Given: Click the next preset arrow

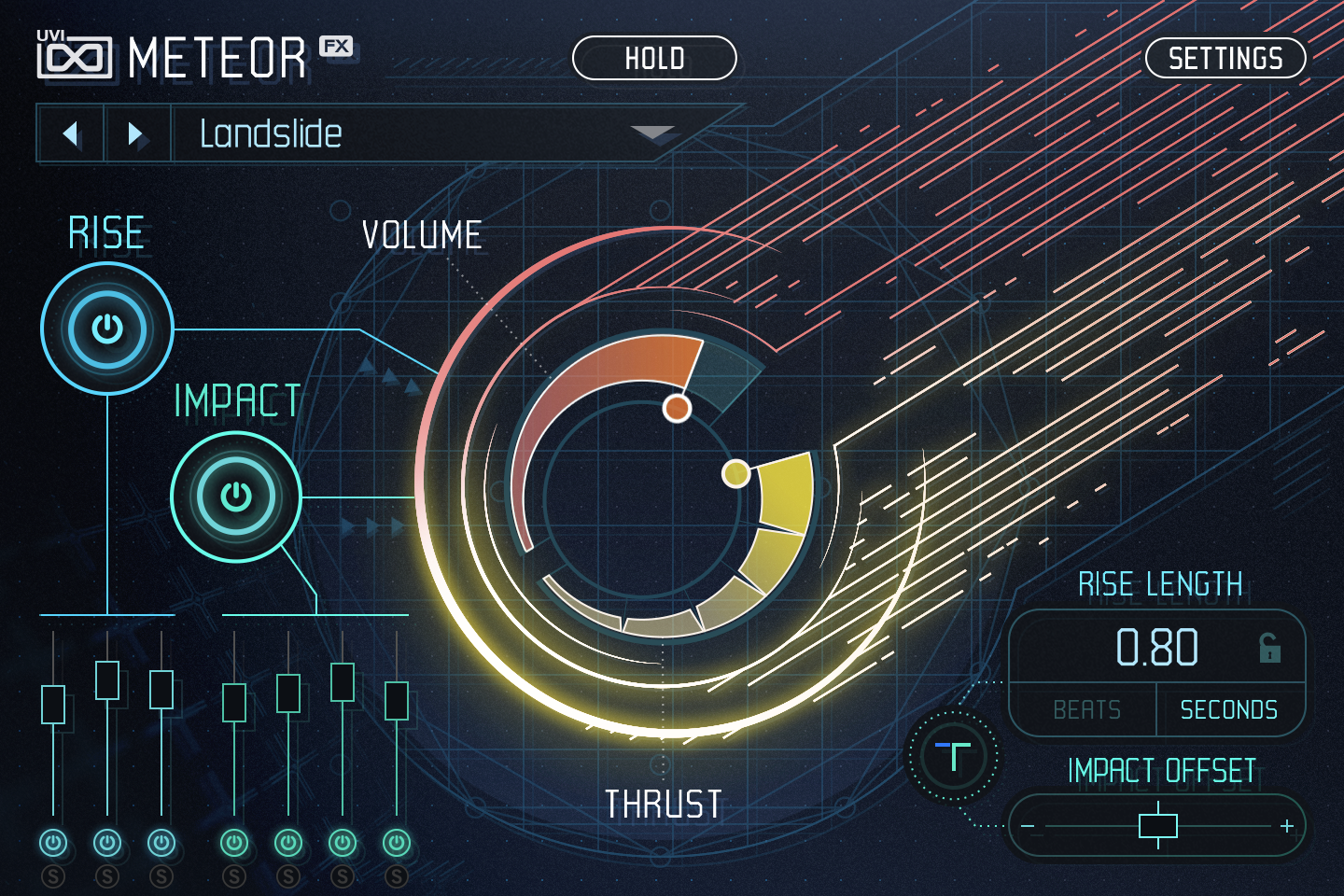Looking at the screenshot, I should pos(137,133).
